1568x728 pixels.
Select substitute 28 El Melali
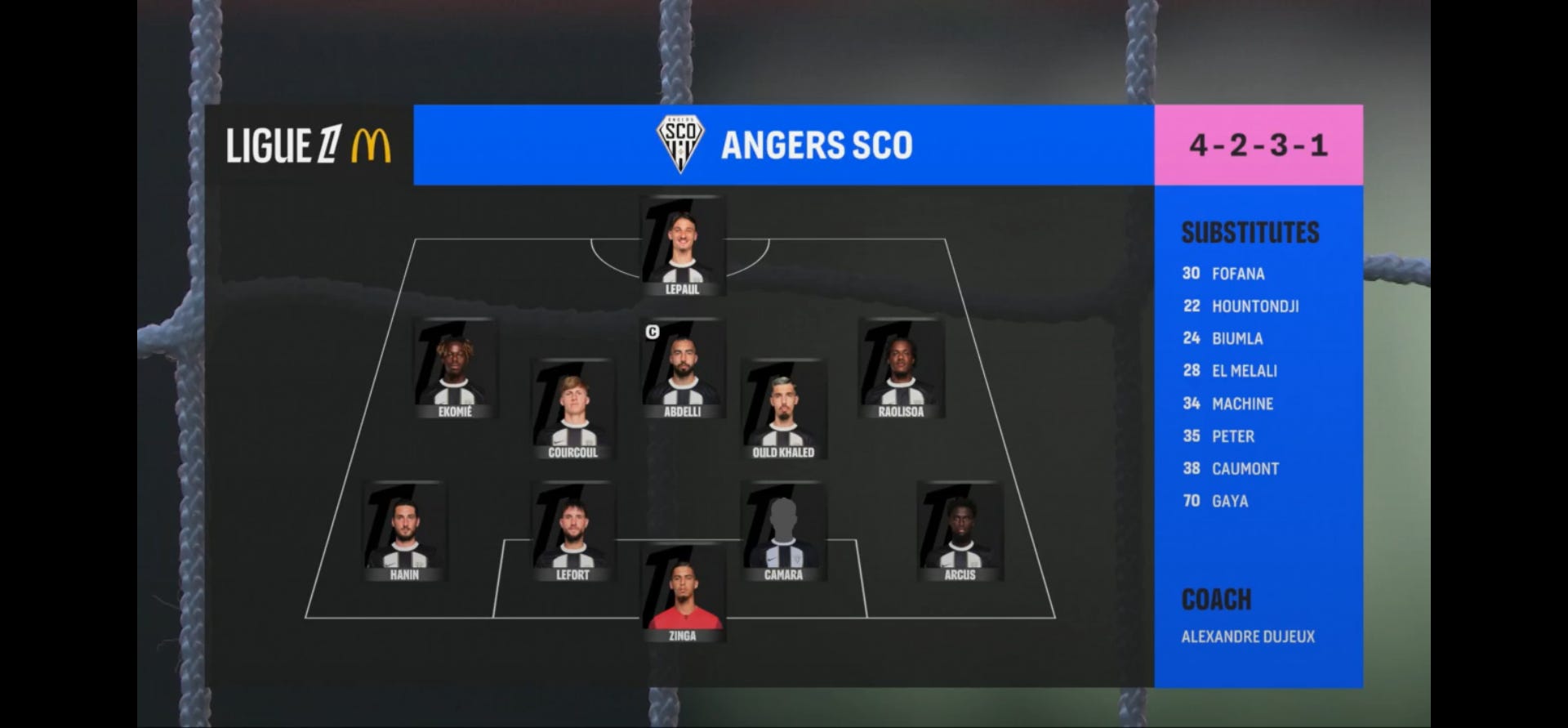tap(1231, 371)
